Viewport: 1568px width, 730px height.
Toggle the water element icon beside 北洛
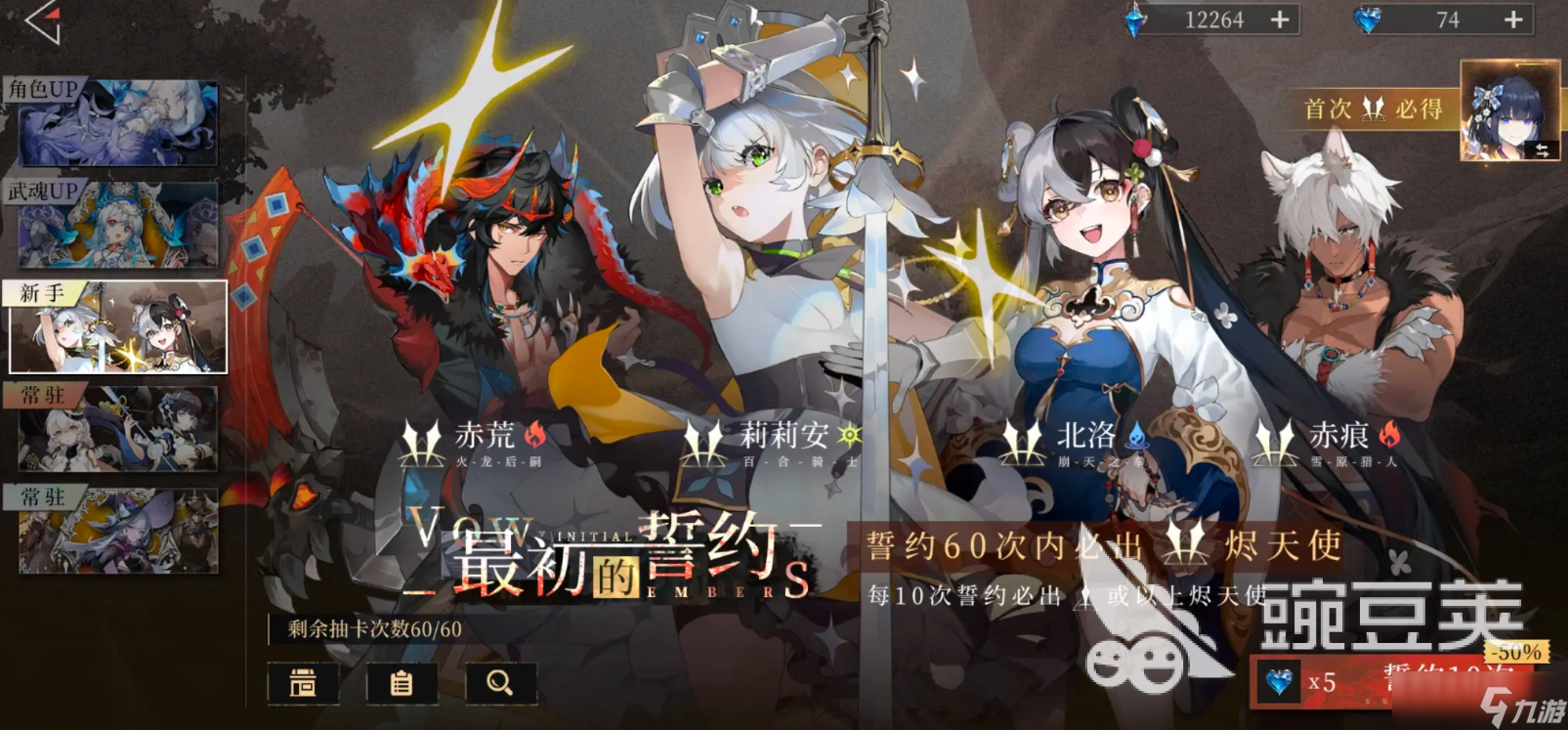[1138, 437]
